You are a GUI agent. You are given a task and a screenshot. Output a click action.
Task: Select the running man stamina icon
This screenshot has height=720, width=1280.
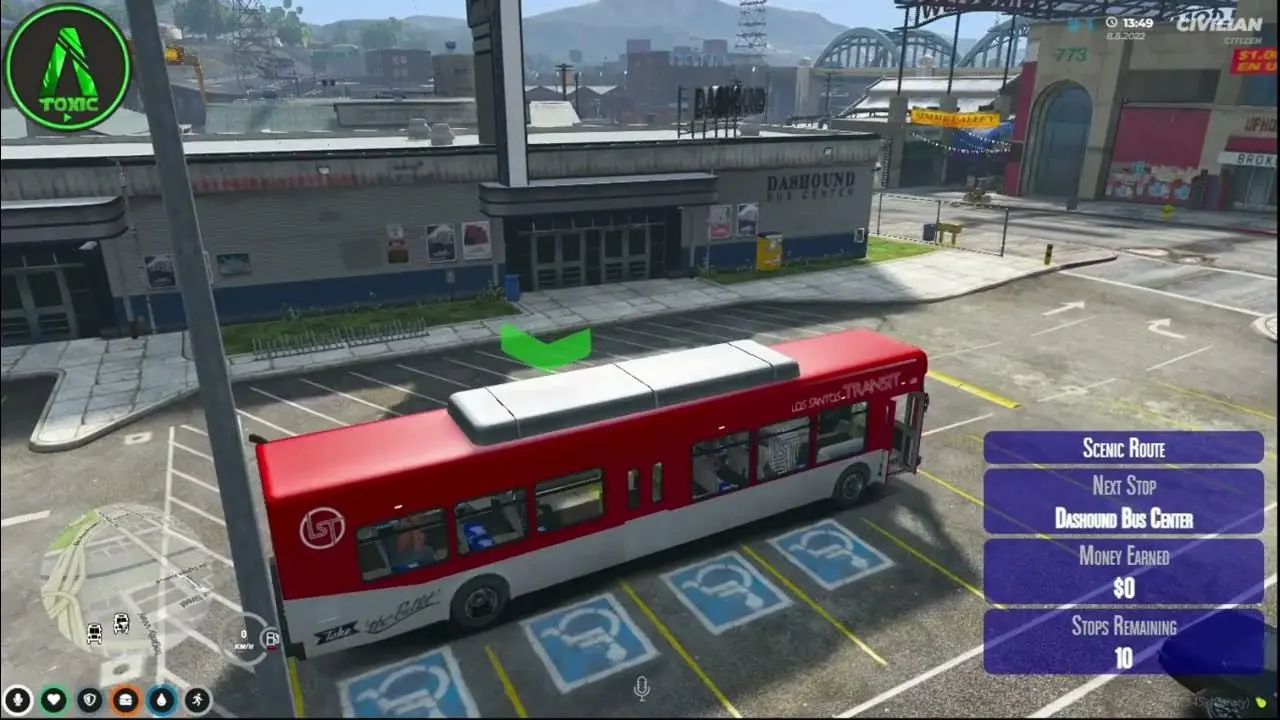pyautogui.click(x=198, y=699)
